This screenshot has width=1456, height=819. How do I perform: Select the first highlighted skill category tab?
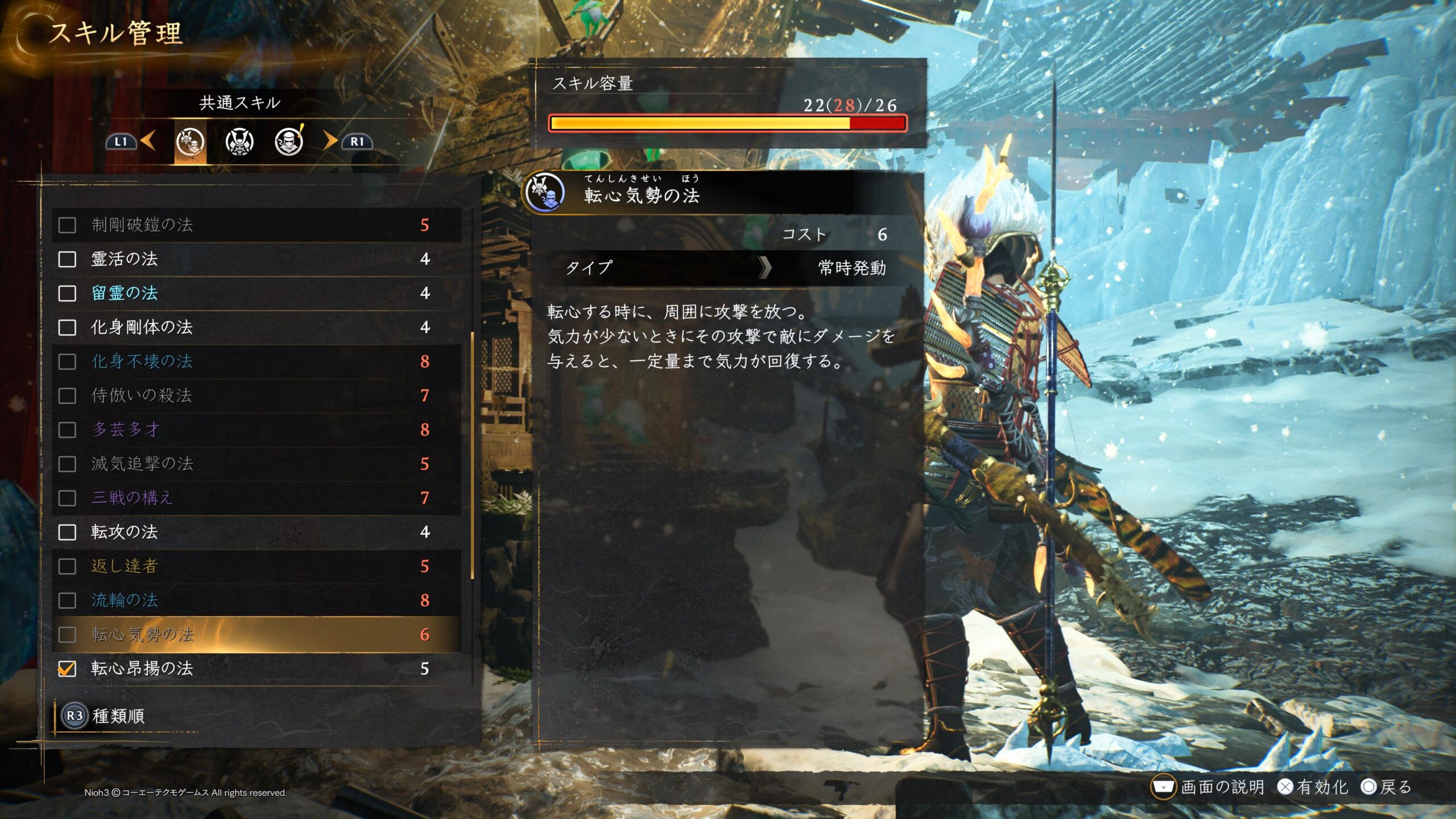(190, 142)
